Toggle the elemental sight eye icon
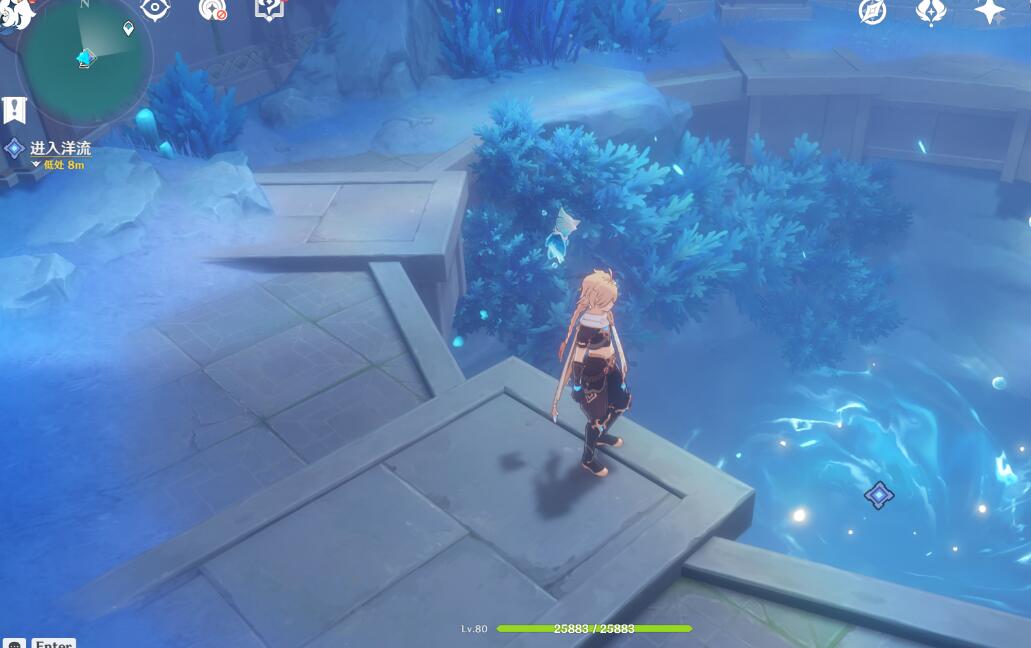Image resolution: width=1031 pixels, height=648 pixels. [155, 9]
